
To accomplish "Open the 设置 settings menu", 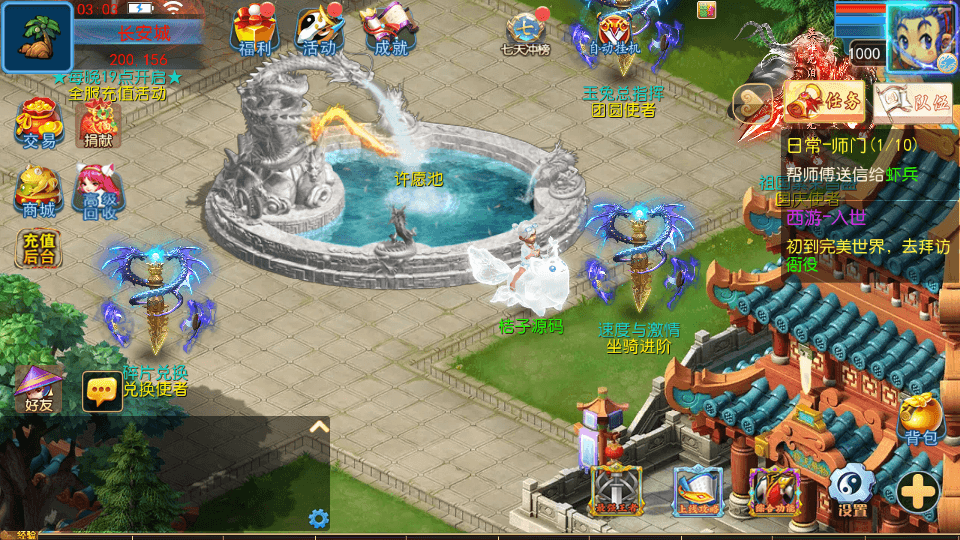I will pyautogui.click(x=853, y=492).
